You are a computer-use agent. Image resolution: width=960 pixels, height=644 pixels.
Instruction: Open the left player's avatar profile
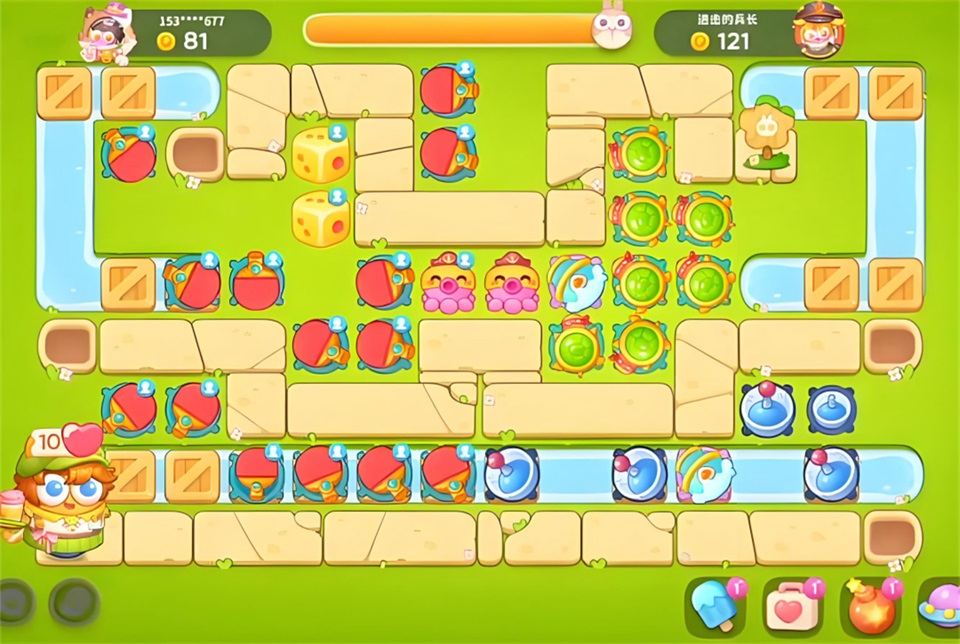pos(104,32)
